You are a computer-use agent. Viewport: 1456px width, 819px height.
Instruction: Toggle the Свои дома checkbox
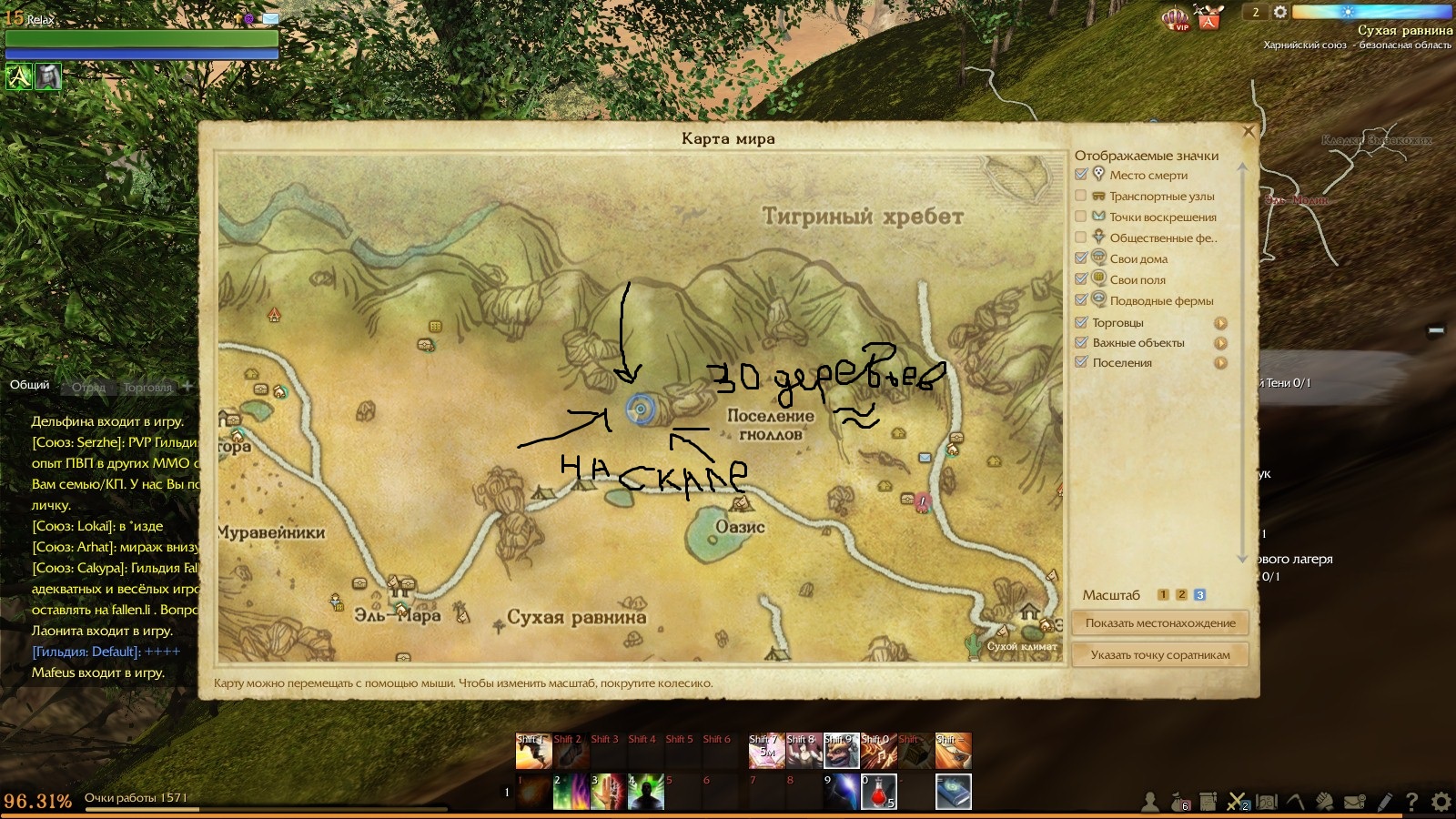pos(1081,258)
